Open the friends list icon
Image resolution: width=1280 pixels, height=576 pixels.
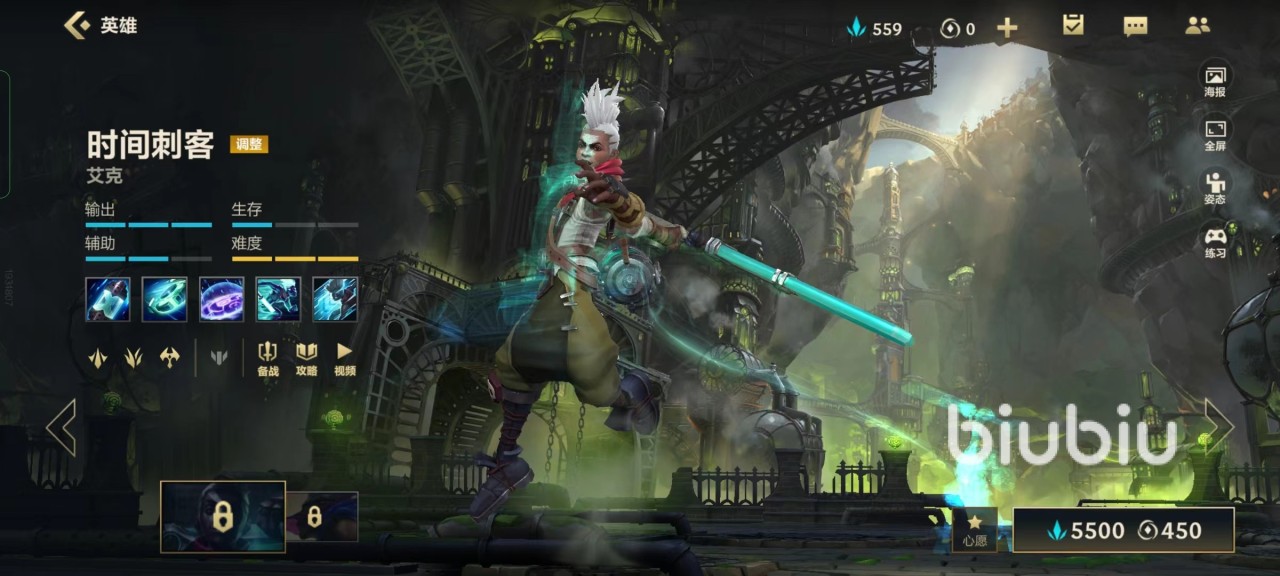tap(1197, 26)
